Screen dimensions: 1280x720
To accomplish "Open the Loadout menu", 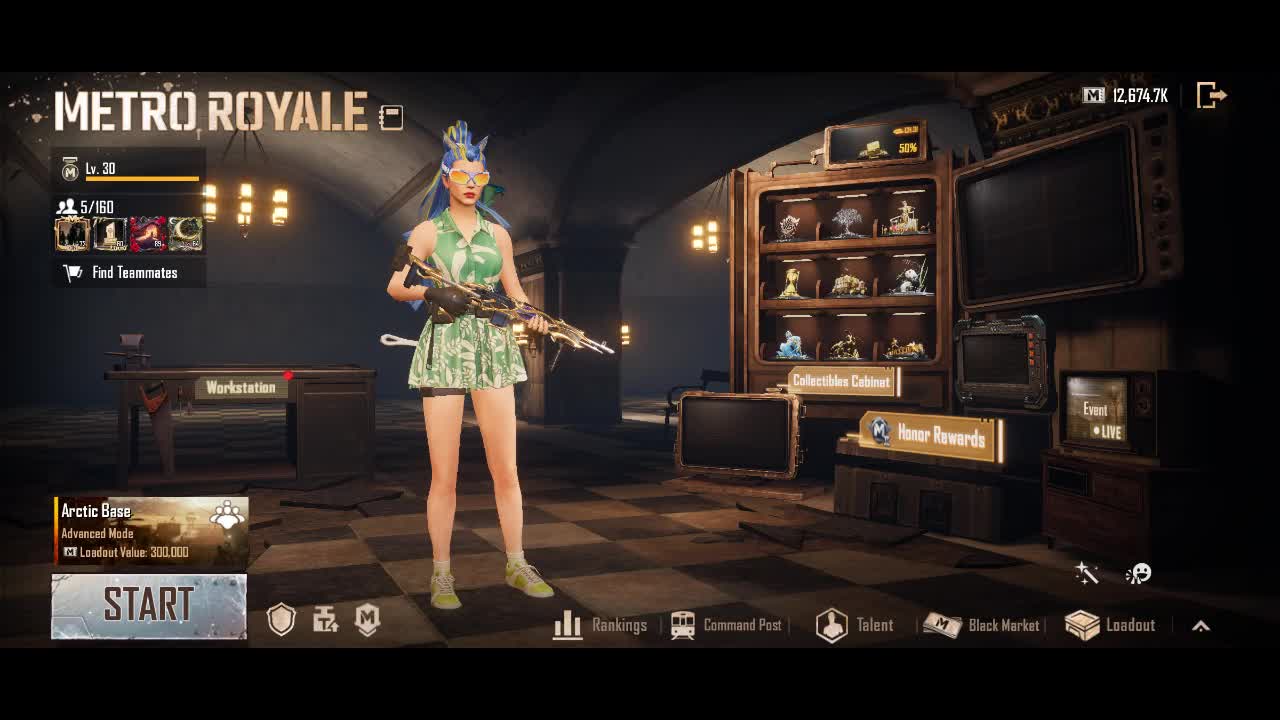I will 1110,625.
